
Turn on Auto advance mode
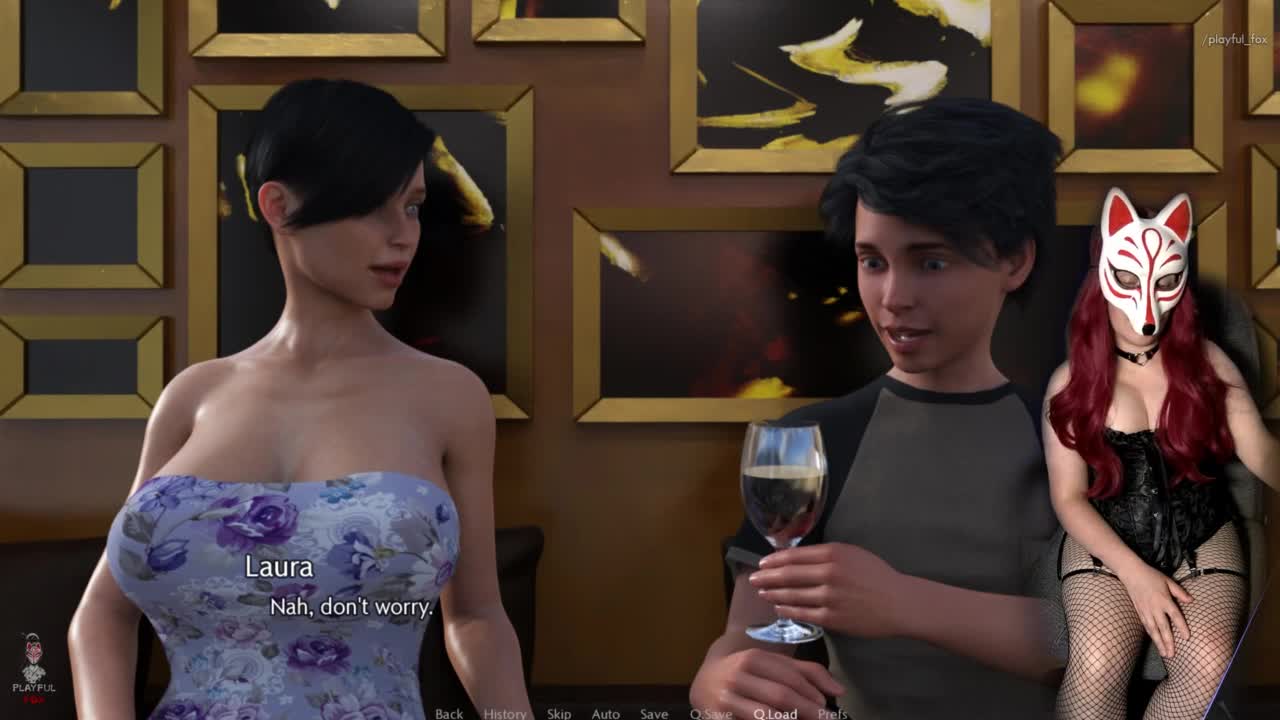[x=606, y=713]
